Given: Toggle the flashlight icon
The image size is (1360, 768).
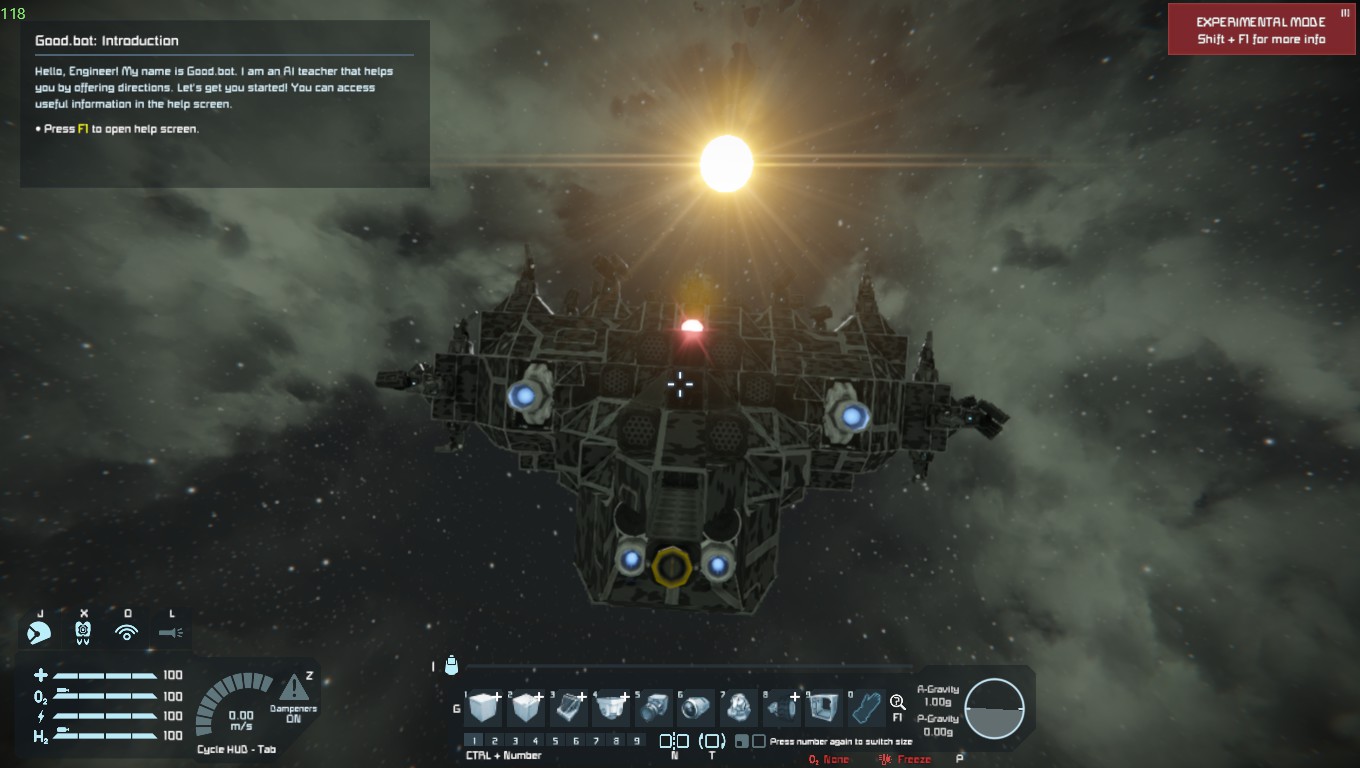Looking at the screenshot, I should click(x=171, y=632).
